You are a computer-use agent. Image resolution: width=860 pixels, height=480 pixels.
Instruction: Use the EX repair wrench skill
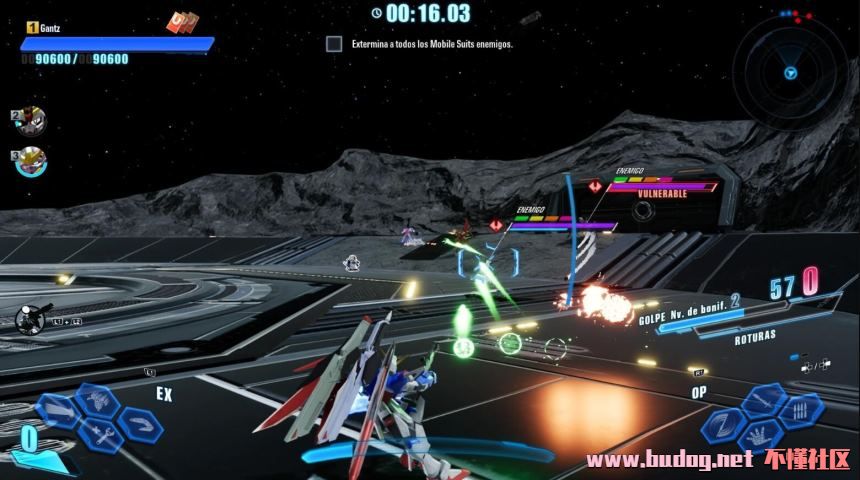[100, 435]
